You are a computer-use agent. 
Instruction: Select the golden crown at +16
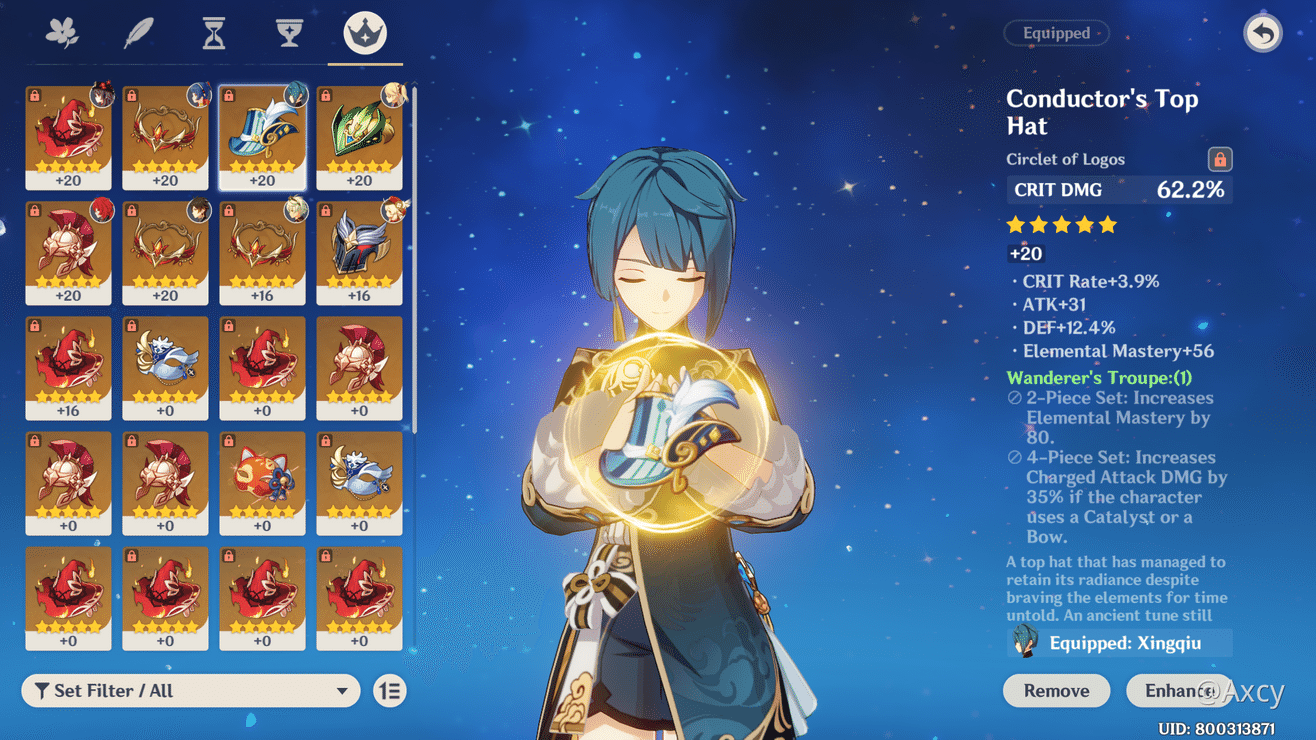point(262,252)
